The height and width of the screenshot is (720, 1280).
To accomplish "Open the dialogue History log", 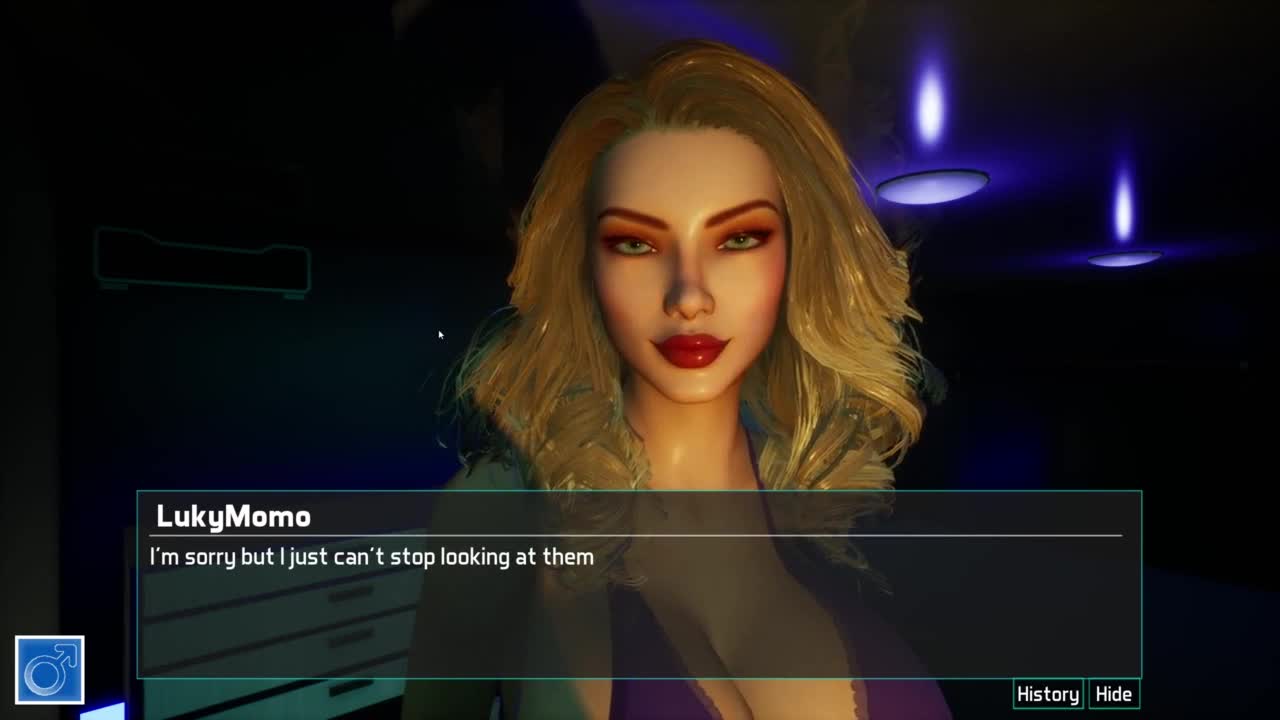I will pos(1047,694).
